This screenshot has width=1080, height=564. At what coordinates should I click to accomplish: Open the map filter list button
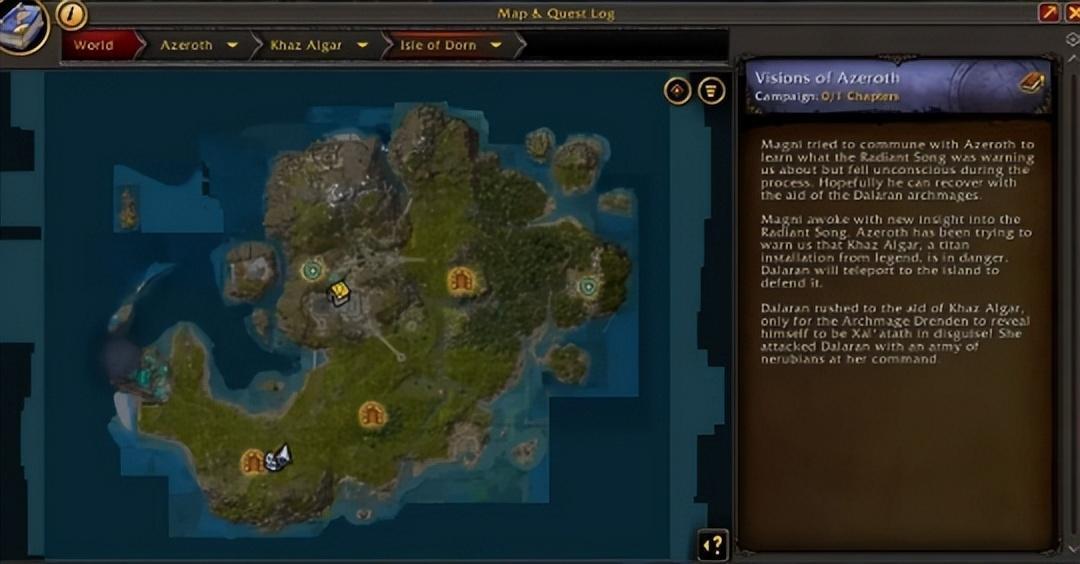pyautogui.click(x=711, y=90)
